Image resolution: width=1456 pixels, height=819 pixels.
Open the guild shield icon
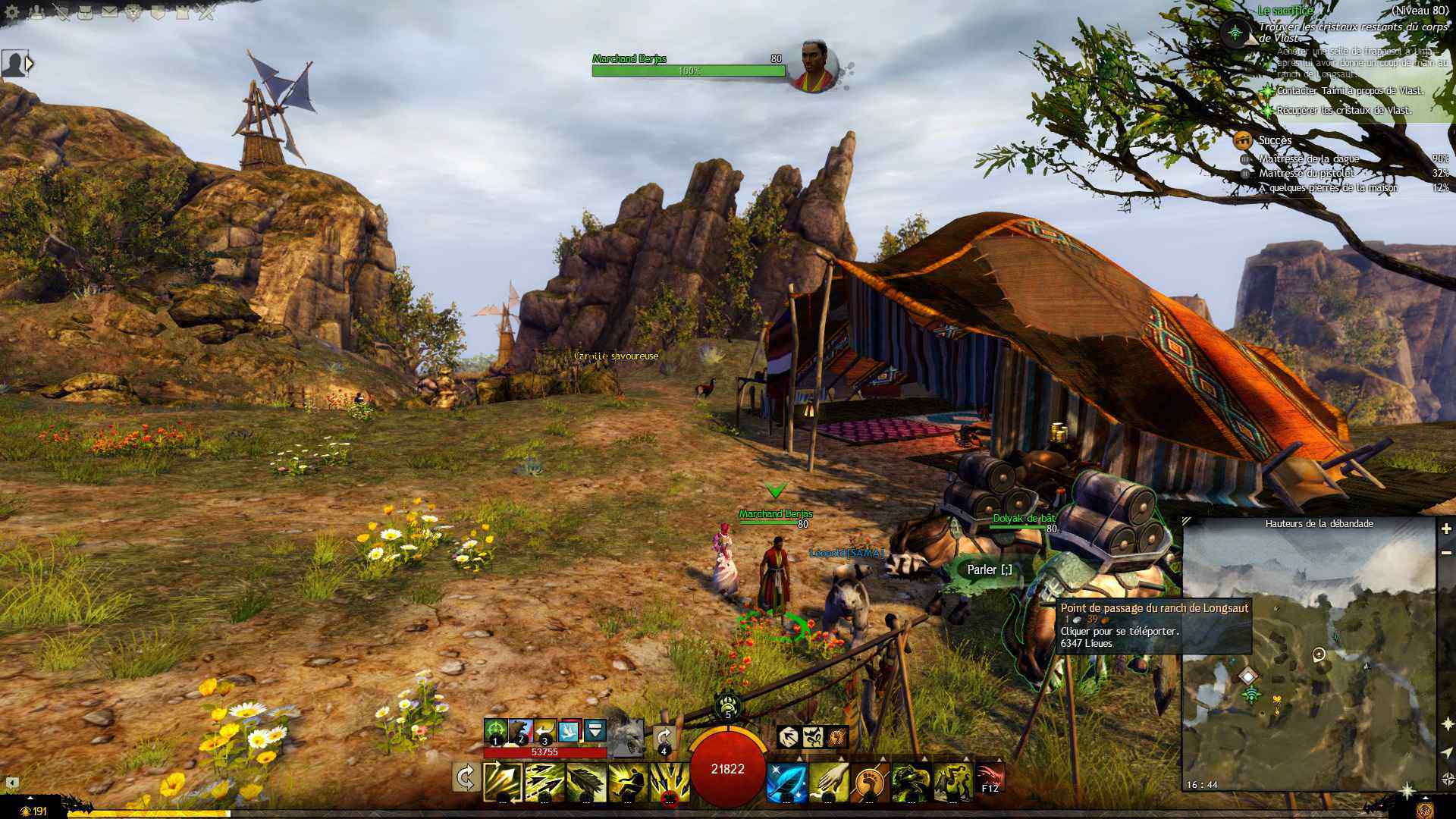click(158, 12)
